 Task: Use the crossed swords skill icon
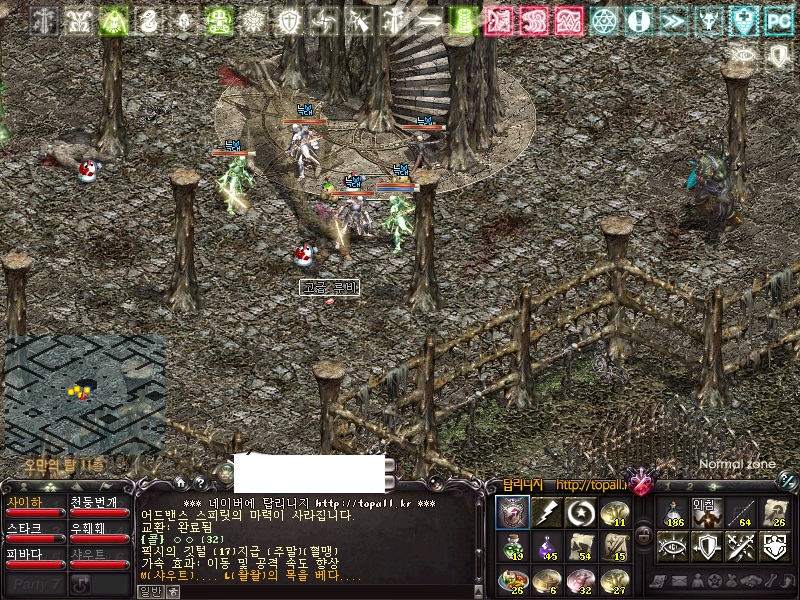coord(740,546)
